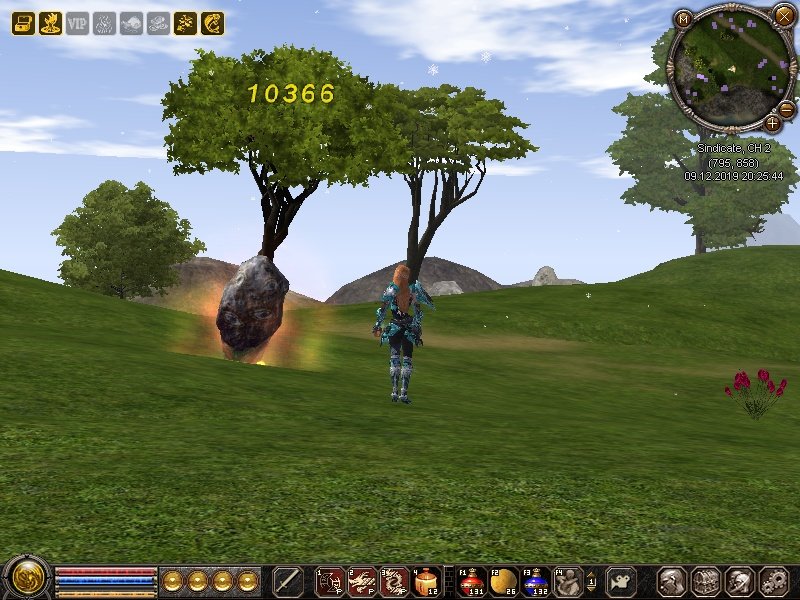
Task: Use the blue potion in slot F3
Action: 535,580
